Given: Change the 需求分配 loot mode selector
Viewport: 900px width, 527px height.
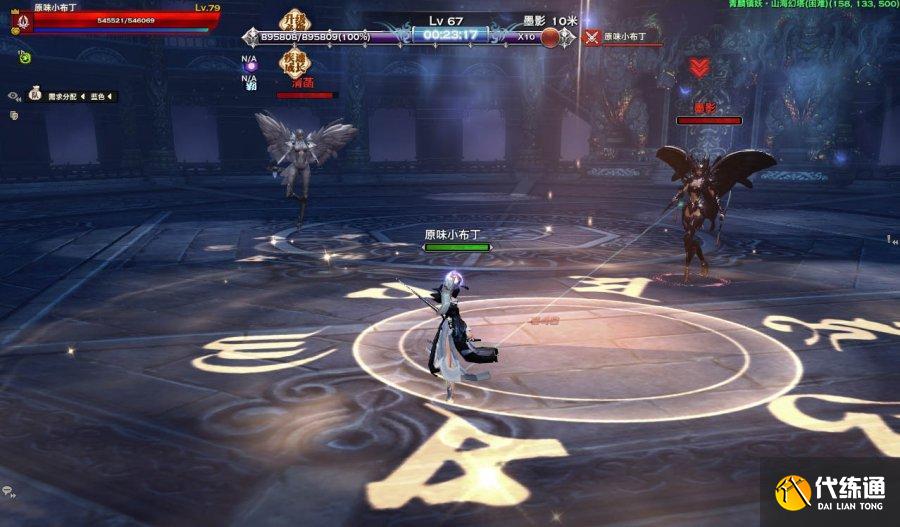Looking at the screenshot, I should [x=64, y=97].
